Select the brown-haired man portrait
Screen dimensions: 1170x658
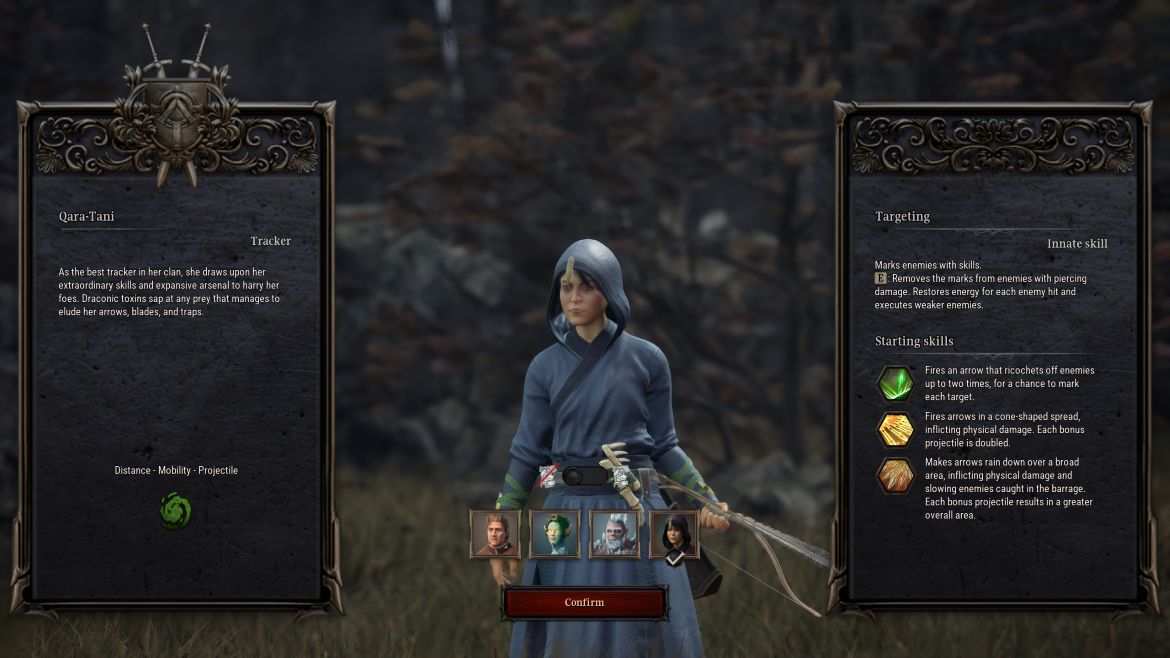(495, 534)
